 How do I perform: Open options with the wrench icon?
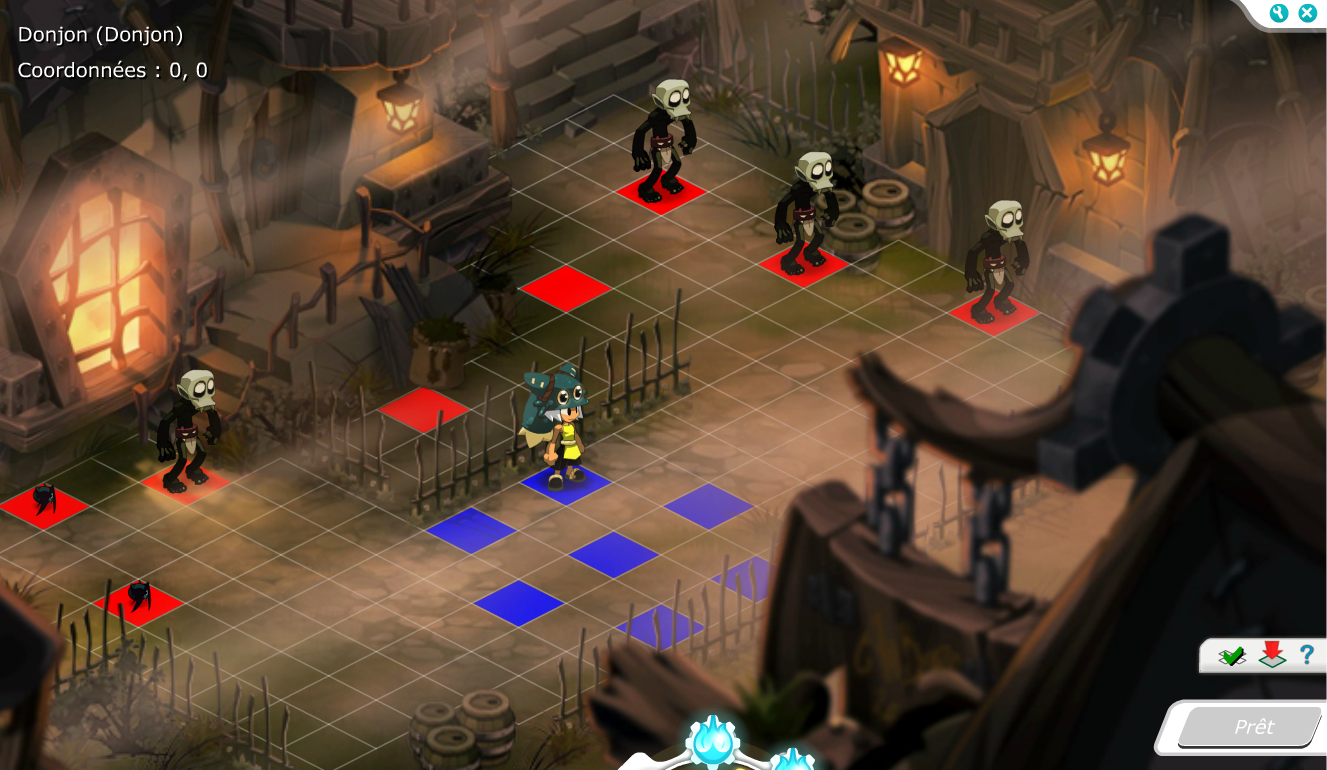click(1279, 13)
